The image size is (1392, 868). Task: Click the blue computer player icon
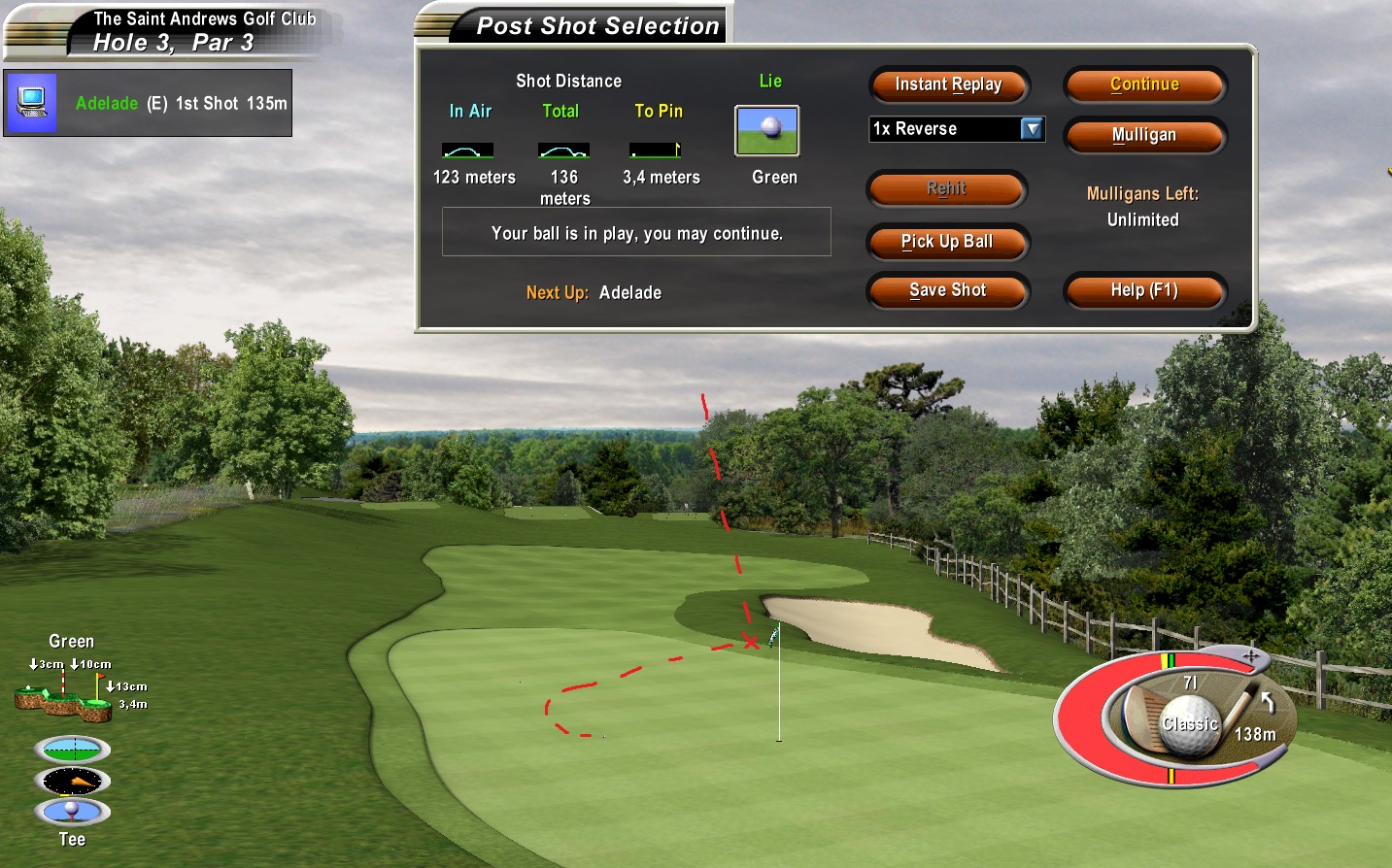pyautogui.click(x=32, y=102)
